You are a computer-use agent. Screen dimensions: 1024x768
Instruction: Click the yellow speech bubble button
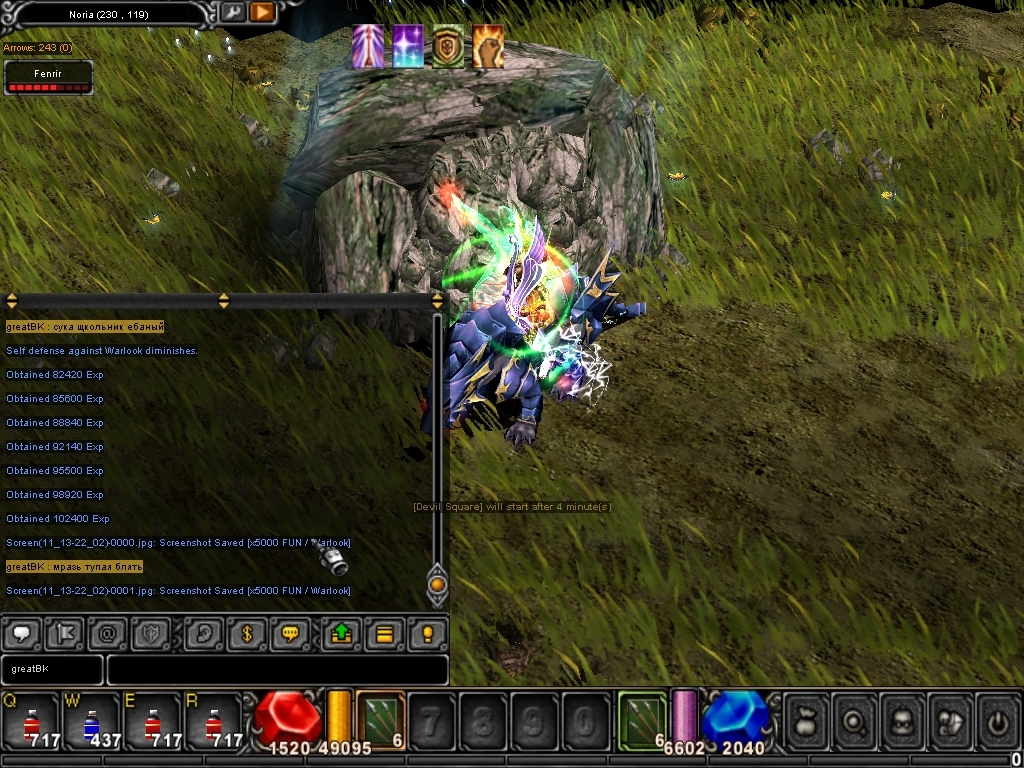coord(291,634)
